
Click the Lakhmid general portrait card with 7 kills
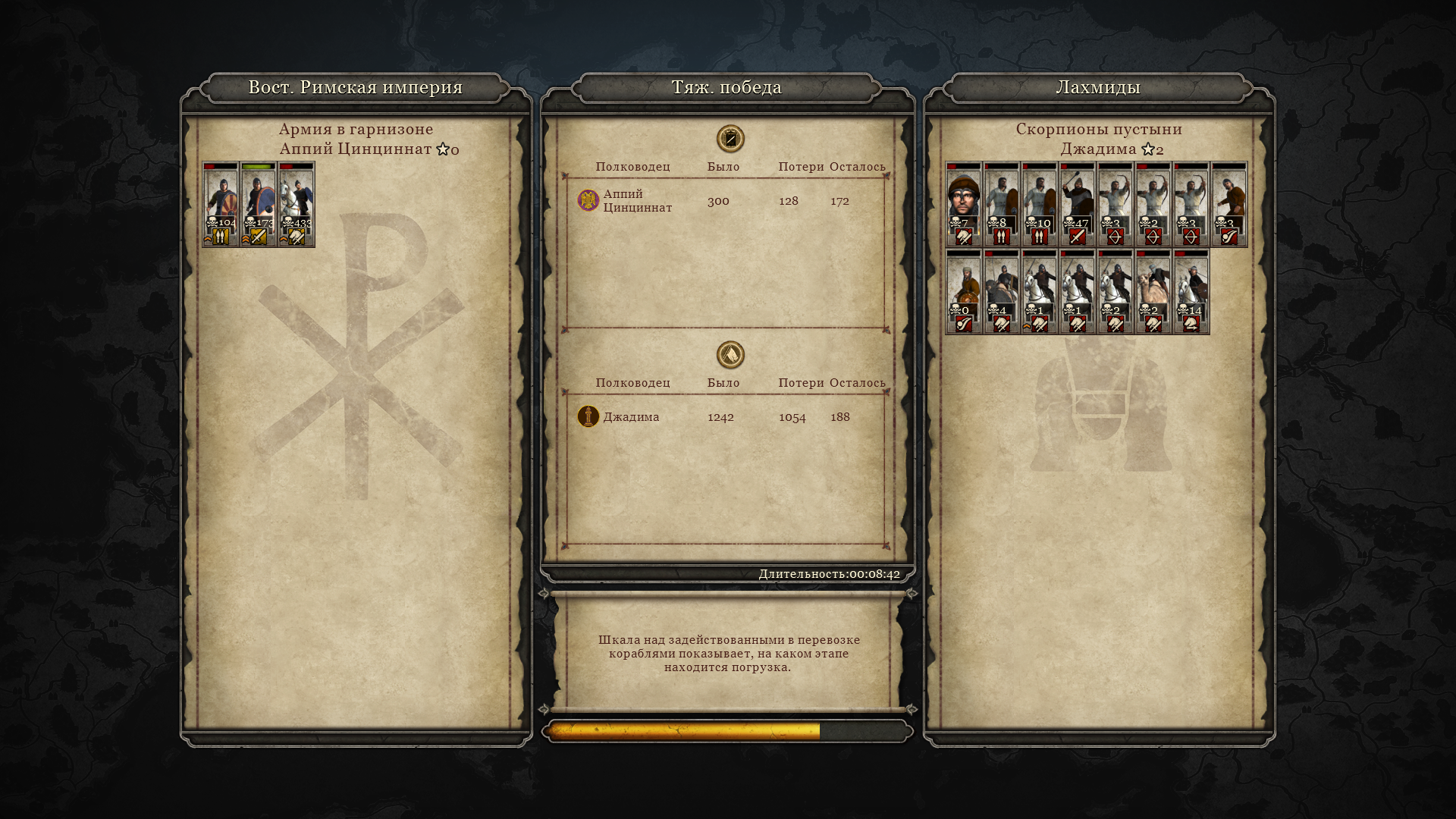pos(964,204)
